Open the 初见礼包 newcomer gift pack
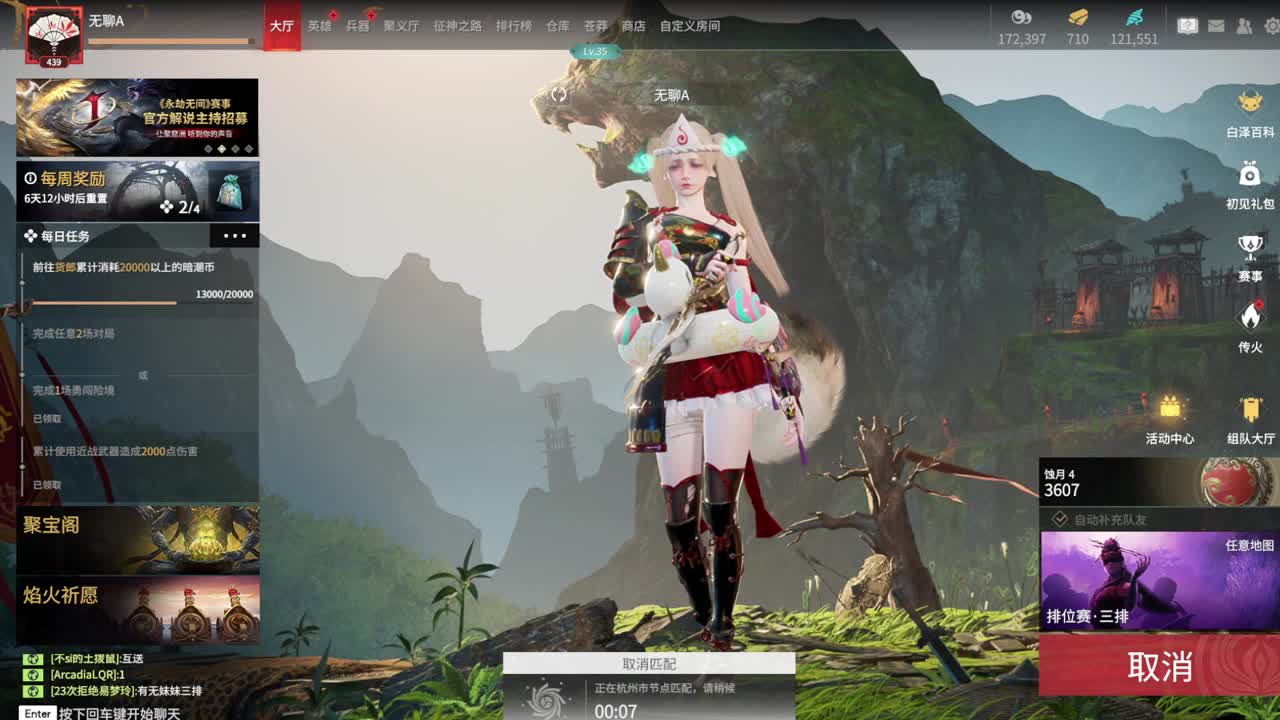Screen dimensions: 1280x720 pos(1251,185)
